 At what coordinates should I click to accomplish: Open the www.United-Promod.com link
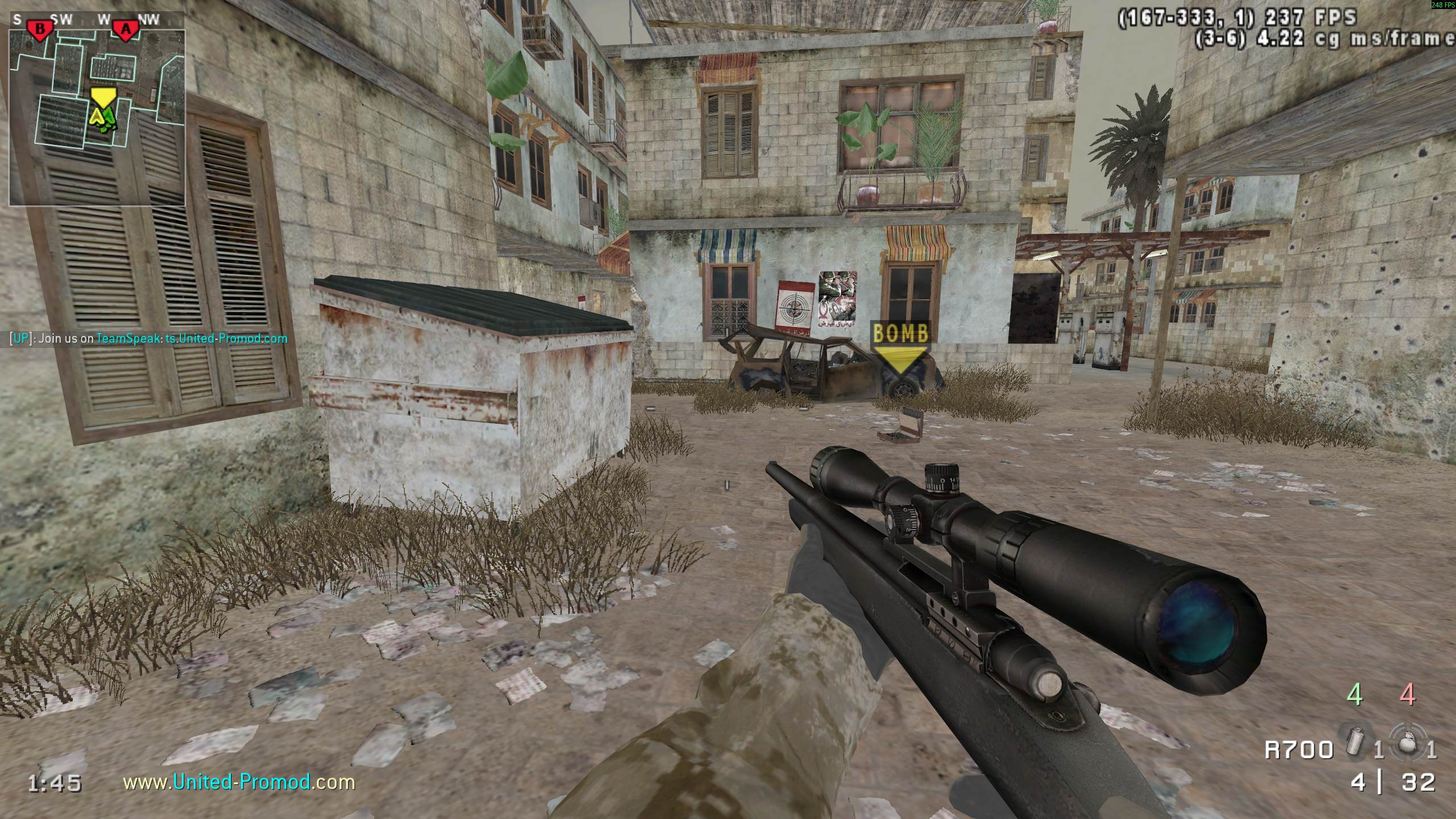pyautogui.click(x=239, y=782)
